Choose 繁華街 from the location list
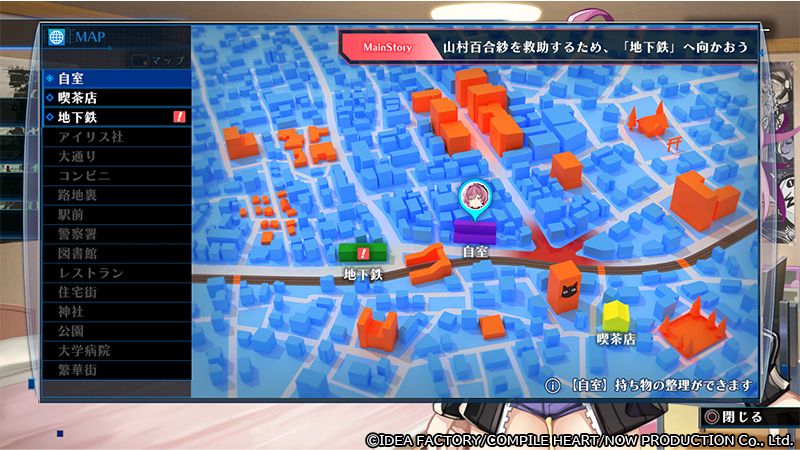Image resolution: width=800 pixels, height=450 pixels. pos(115,370)
